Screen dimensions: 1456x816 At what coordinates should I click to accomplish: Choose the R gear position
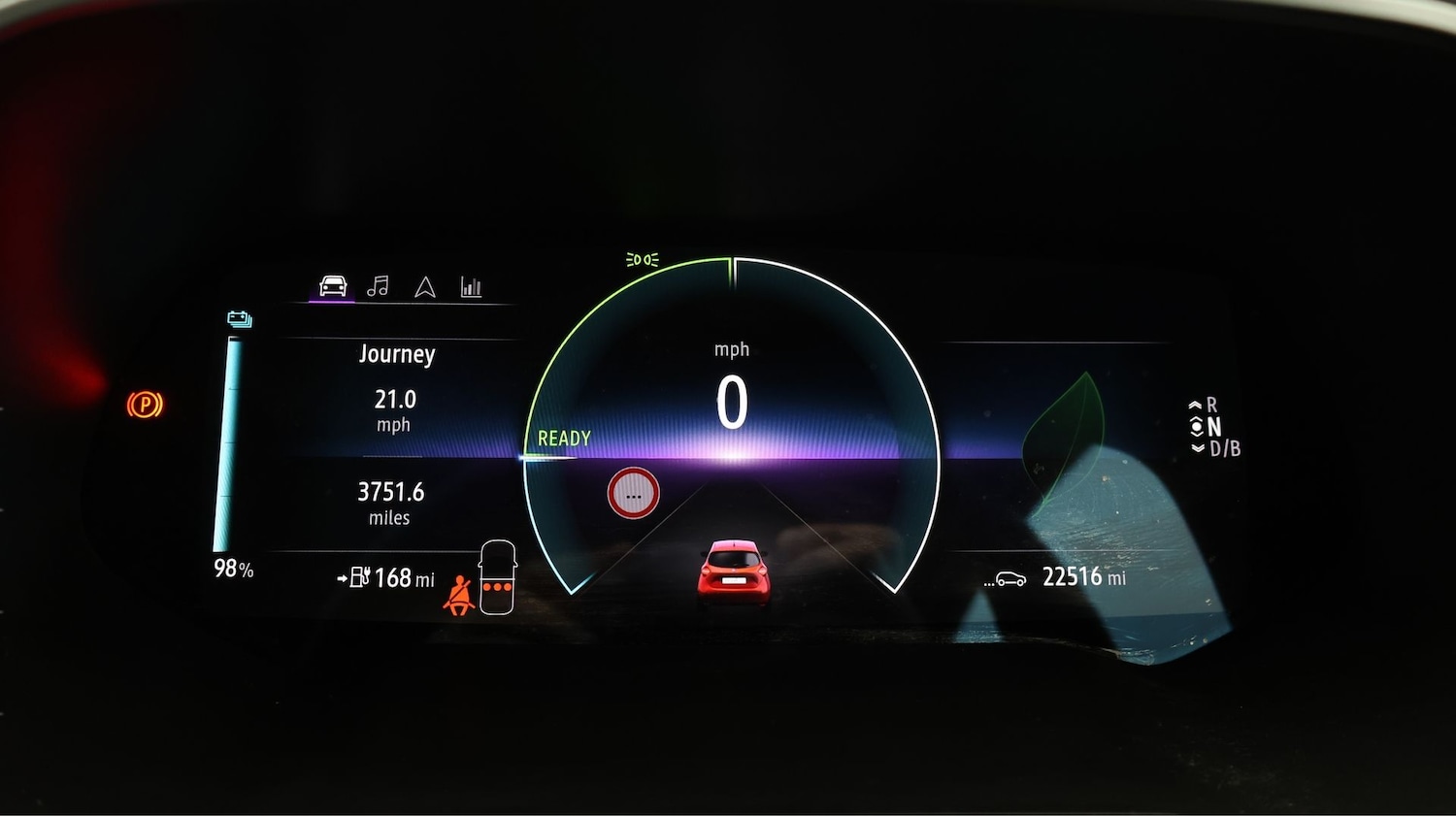coord(1211,405)
